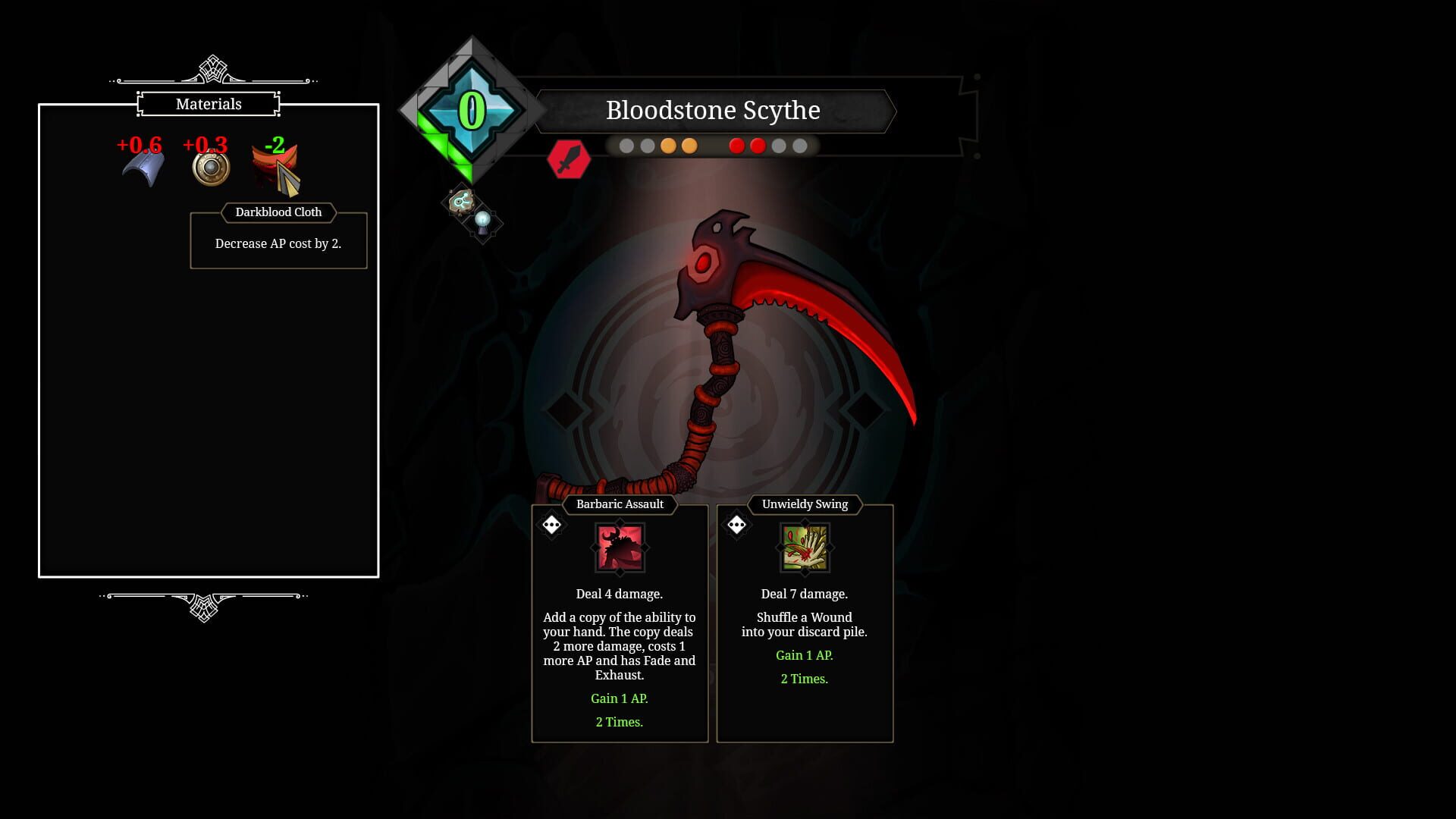The image size is (1456, 819).
Task: Expand the Unwieldy Swing dice marker
Action: [736, 523]
